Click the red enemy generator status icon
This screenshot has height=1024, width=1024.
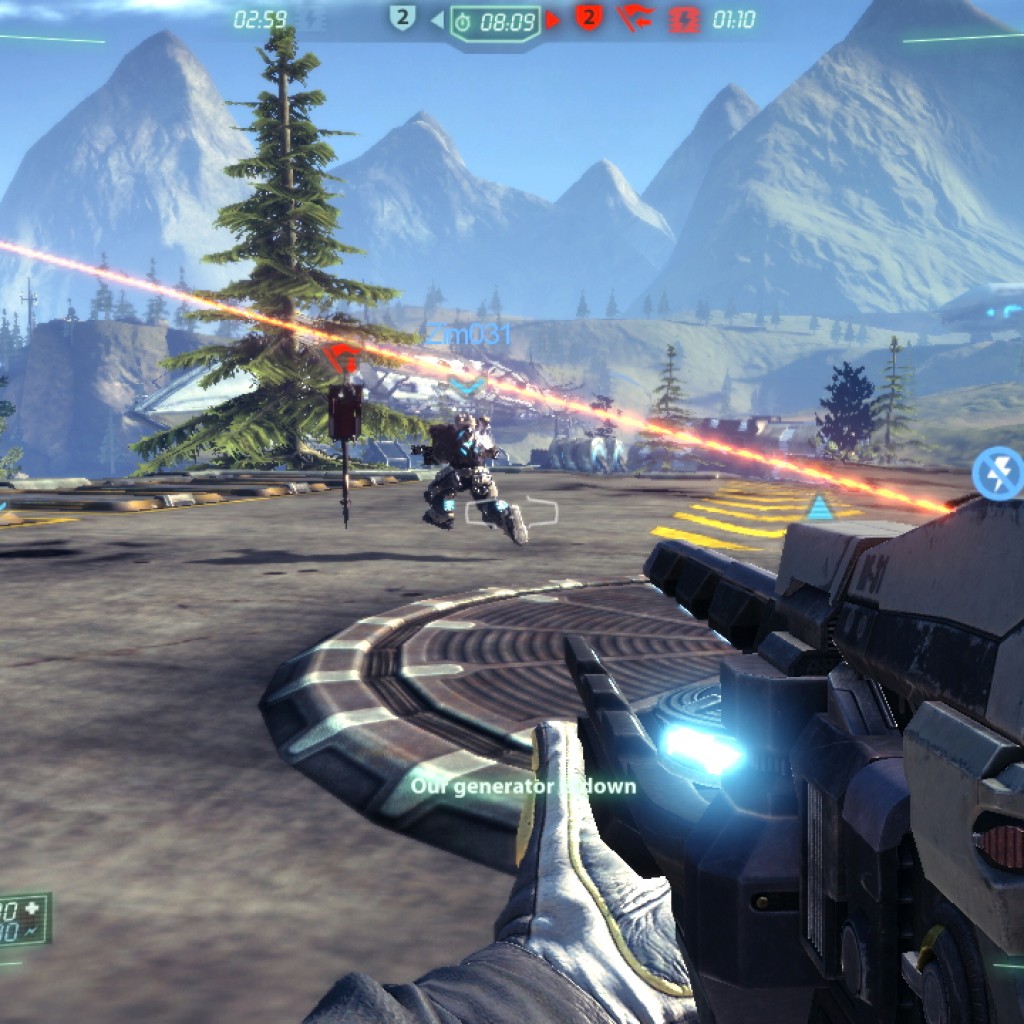[684, 19]
